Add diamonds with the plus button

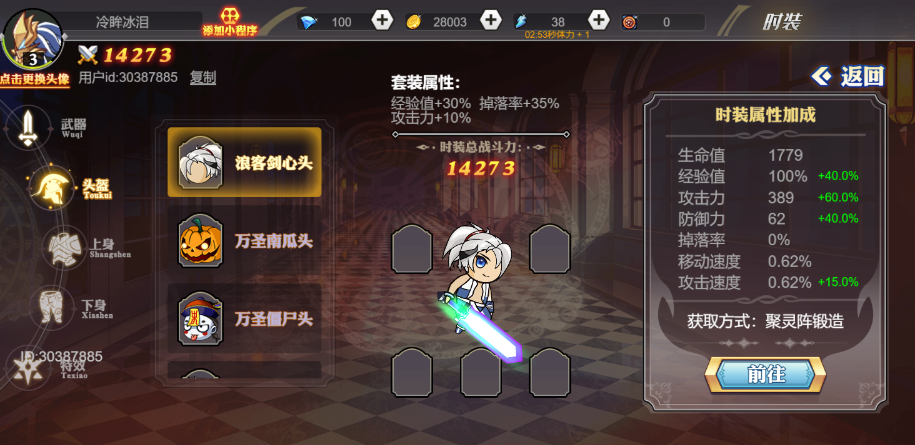382,21
